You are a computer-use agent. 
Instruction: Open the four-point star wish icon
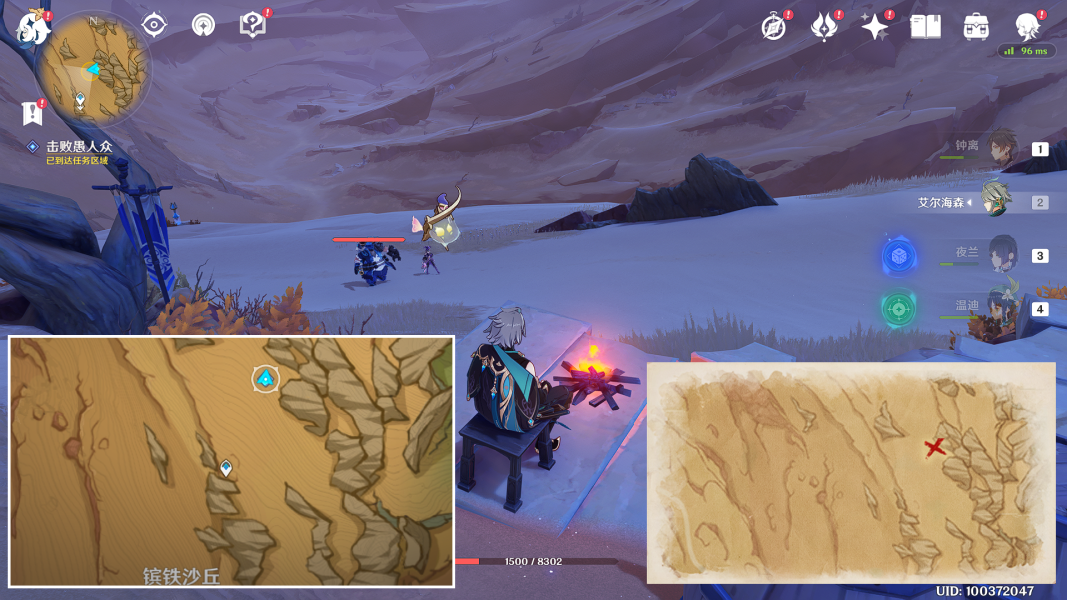[875, 27]
